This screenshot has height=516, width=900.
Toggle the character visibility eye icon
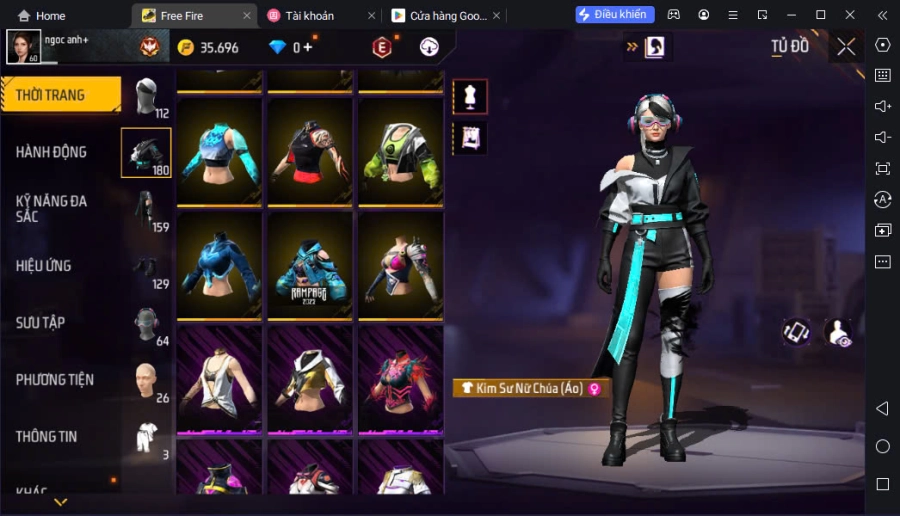click(x=840, y=333)
